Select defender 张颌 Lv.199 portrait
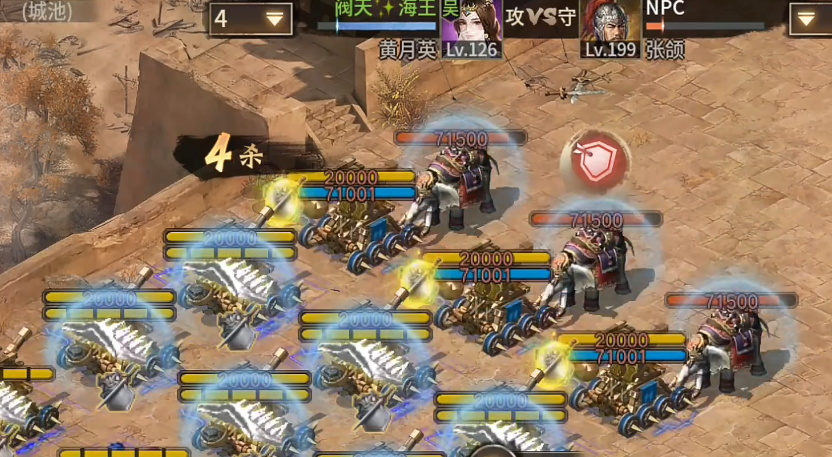832x457 pixels. click(610, 28)
